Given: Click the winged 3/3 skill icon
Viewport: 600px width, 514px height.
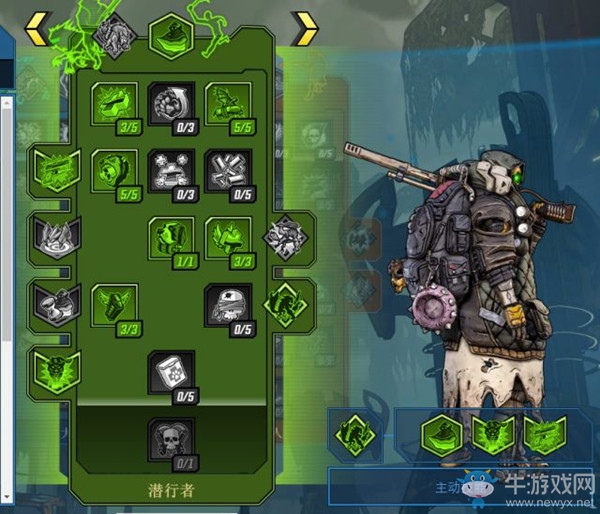Looking at the screenshot, I should tap(113, 307).
